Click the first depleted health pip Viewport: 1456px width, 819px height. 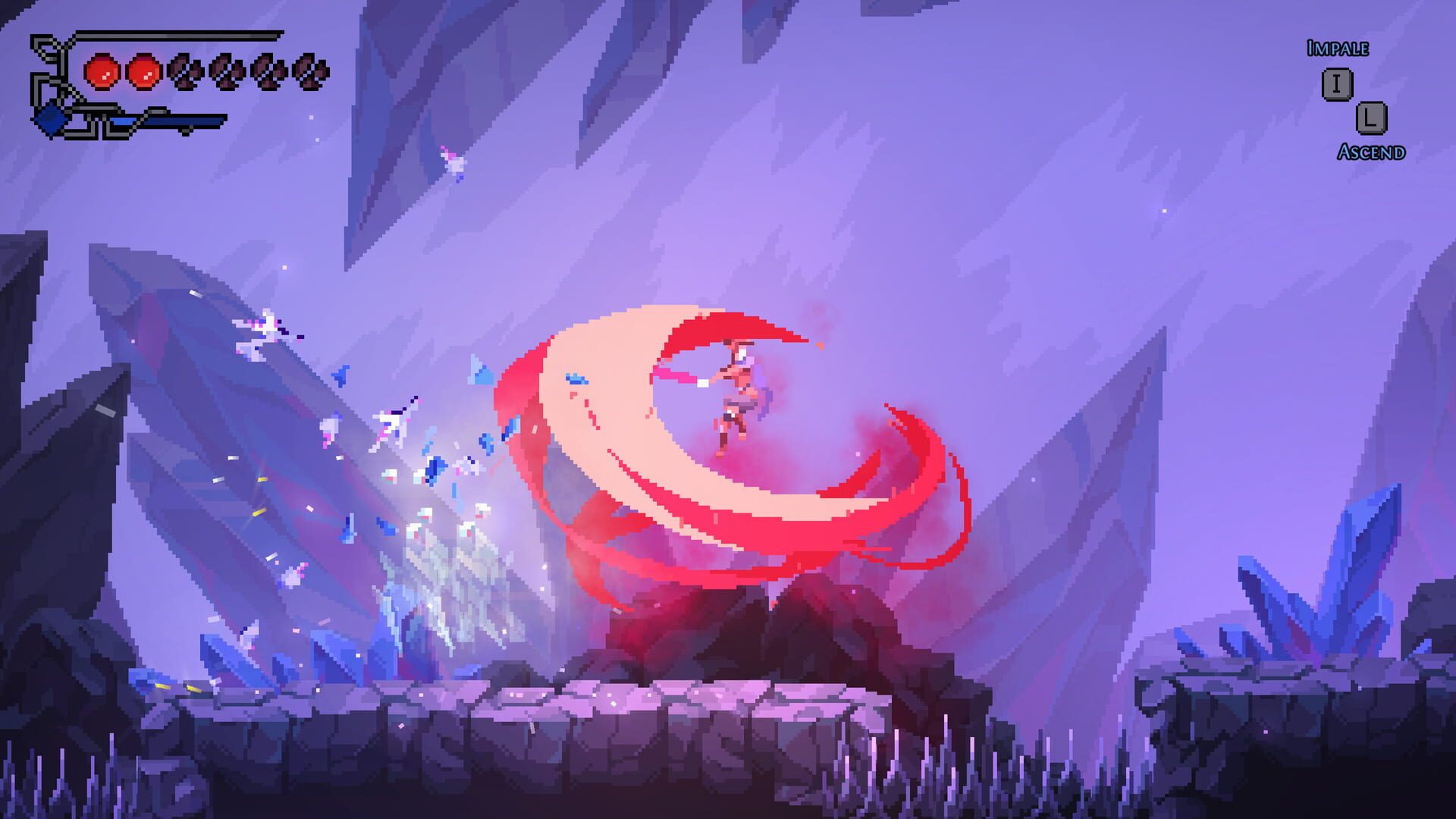(187, 71)
